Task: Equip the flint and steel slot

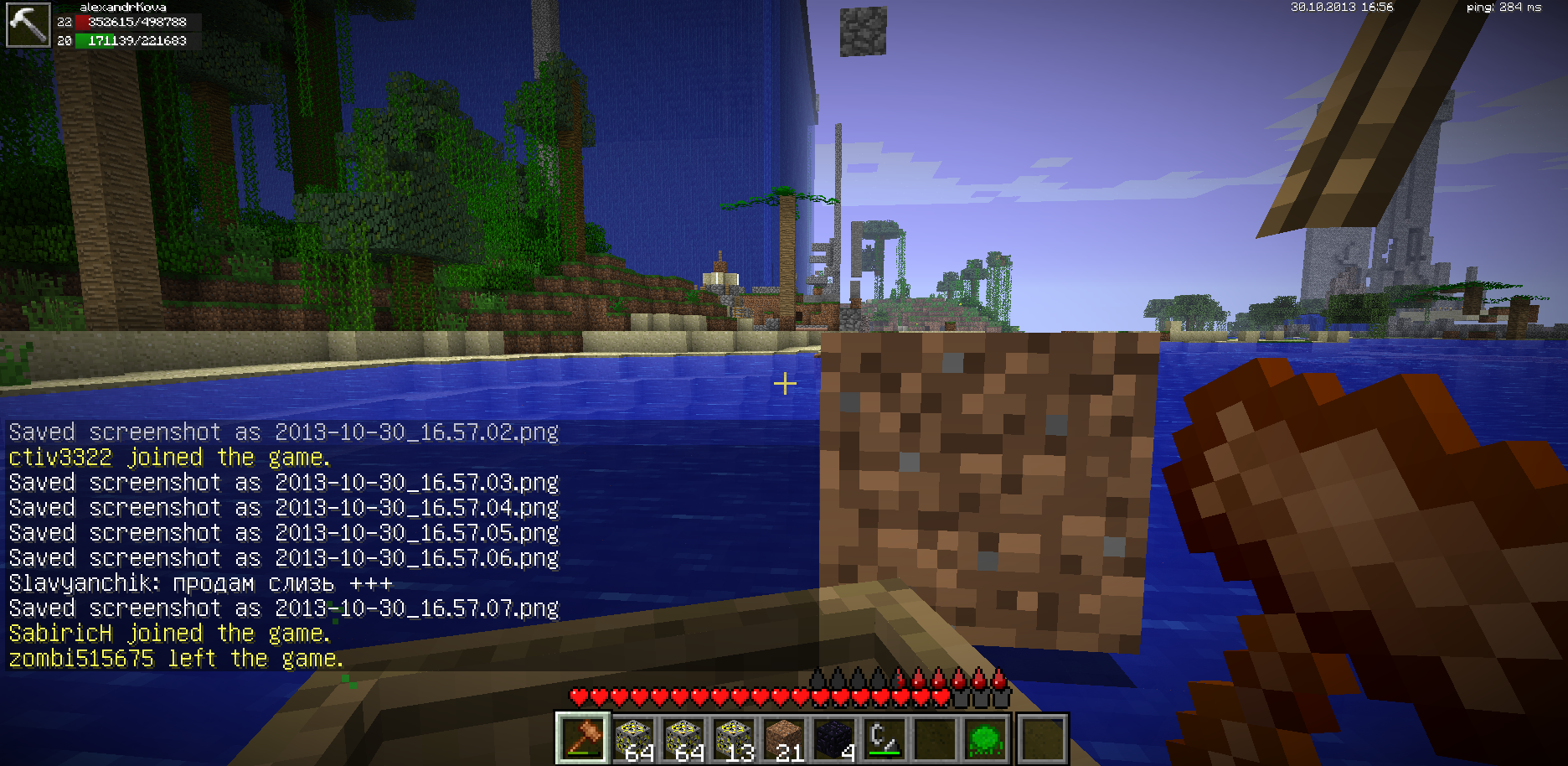Action: click(x=885, y=738)
